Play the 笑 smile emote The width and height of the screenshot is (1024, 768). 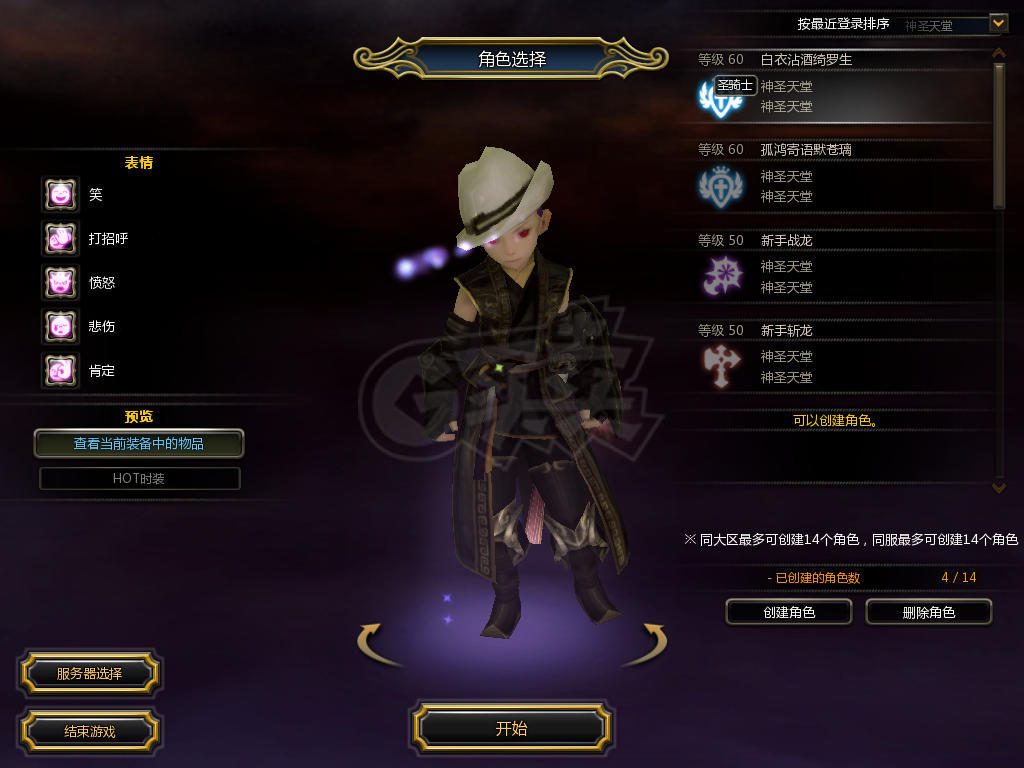(60, 194)
